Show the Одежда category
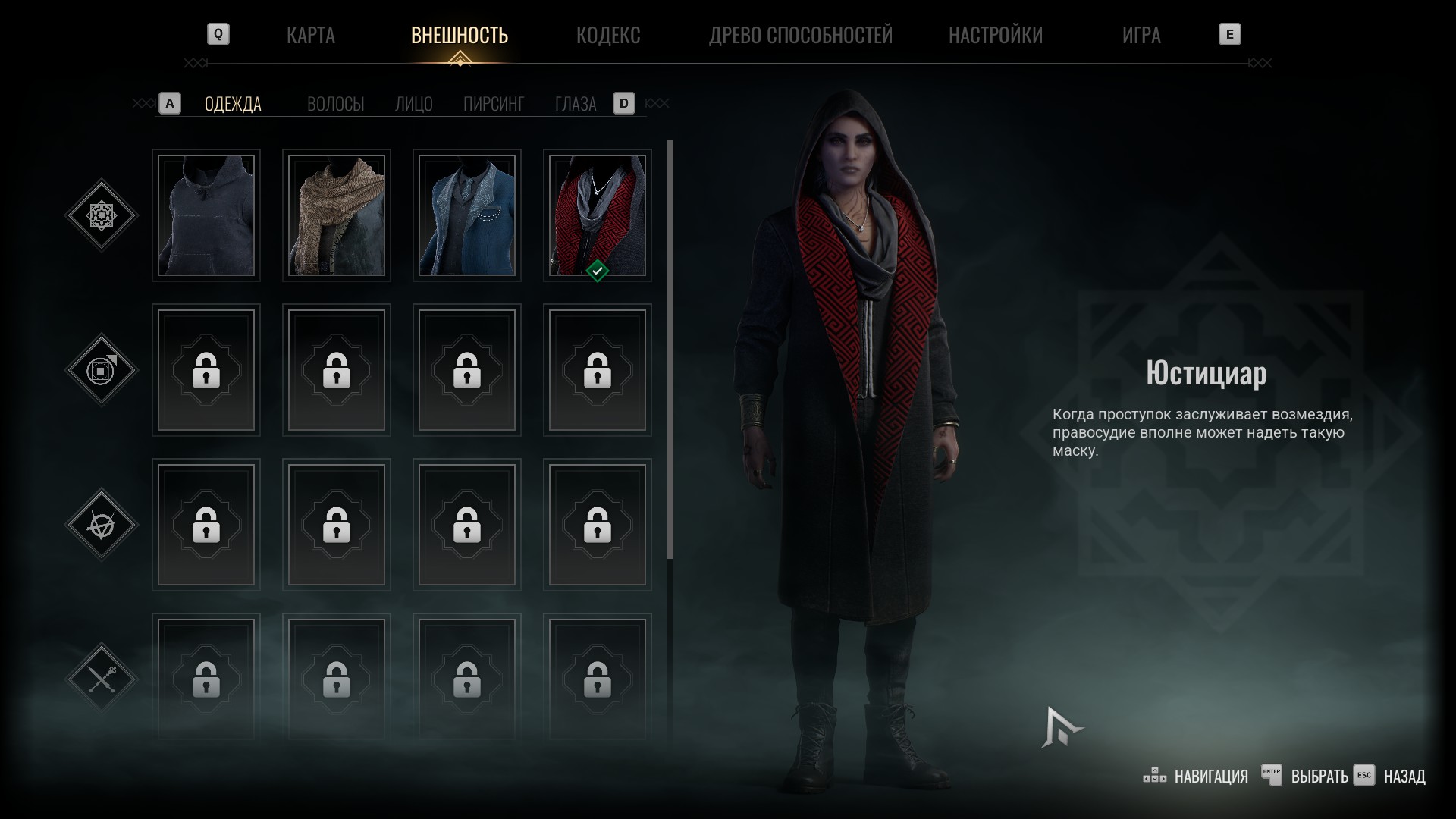1456x819 pixels. tap(233, 104)
